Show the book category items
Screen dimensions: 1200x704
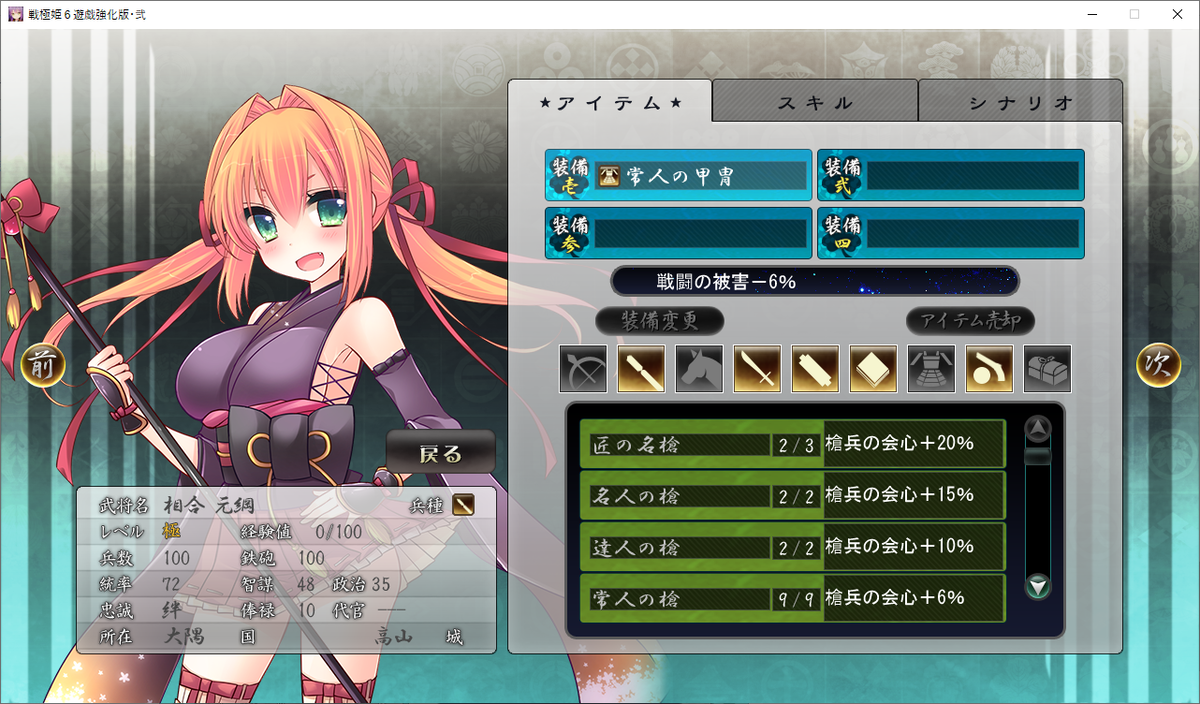point(873,369)
